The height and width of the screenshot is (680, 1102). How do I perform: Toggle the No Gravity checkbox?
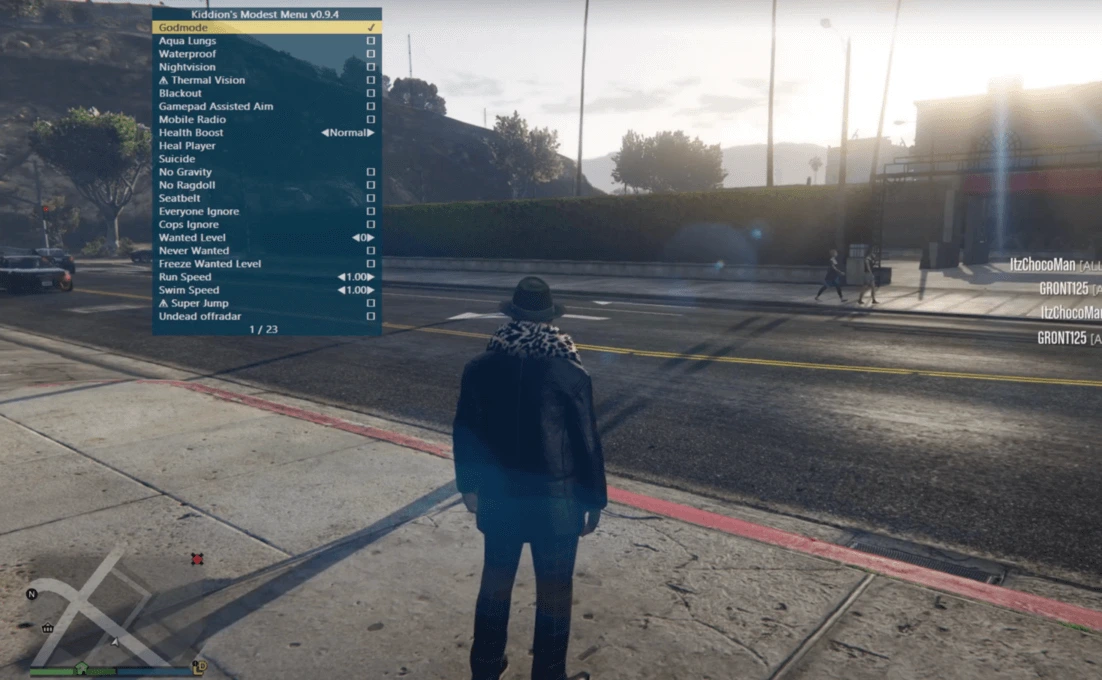370,172
